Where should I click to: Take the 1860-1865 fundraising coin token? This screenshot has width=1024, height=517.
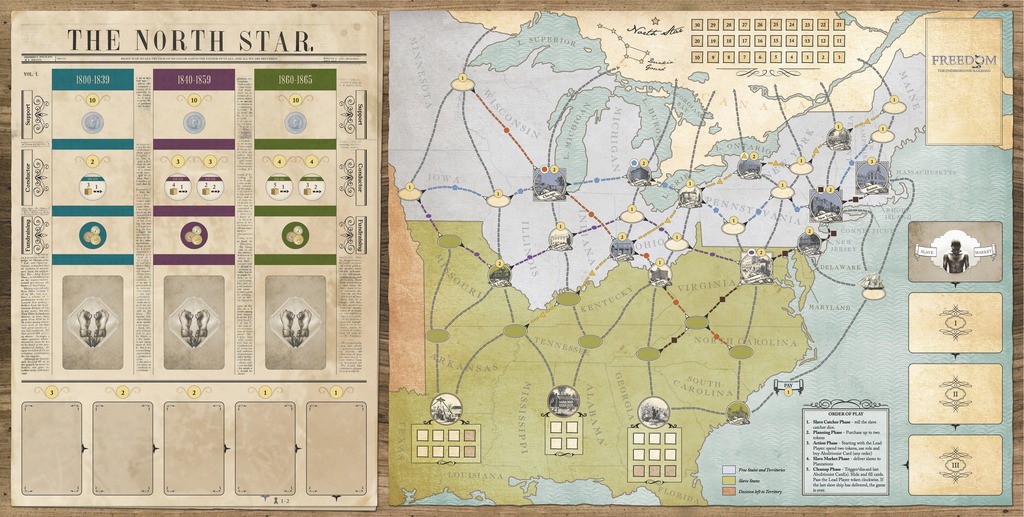coord(295,235)
